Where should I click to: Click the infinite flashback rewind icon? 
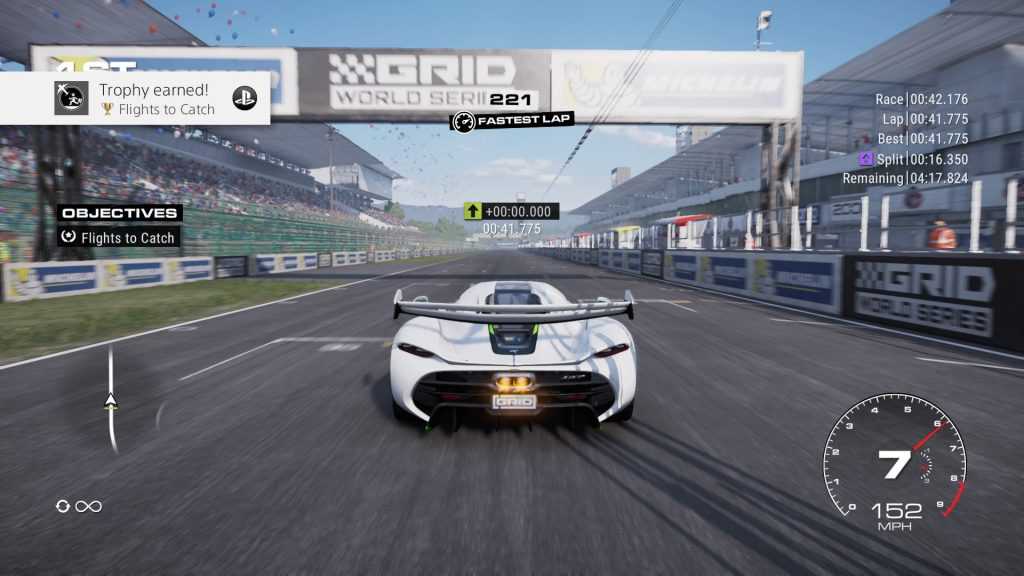point(79,506)
